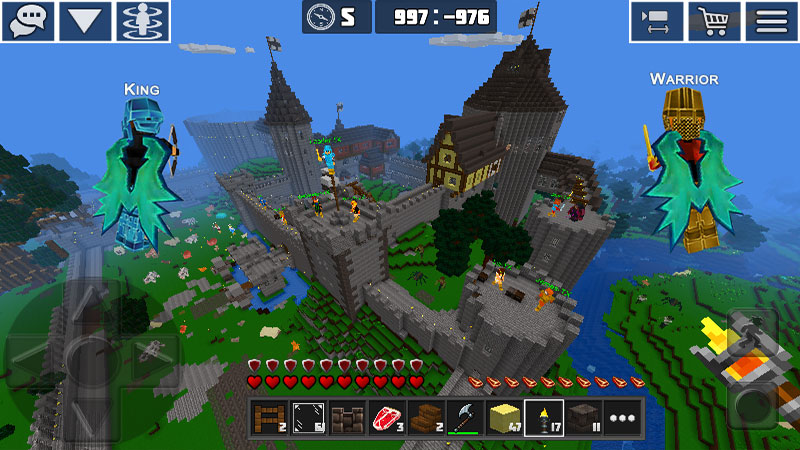
Task: Equip the battle axe from the hotbar
Action: (x=465, y=418)
